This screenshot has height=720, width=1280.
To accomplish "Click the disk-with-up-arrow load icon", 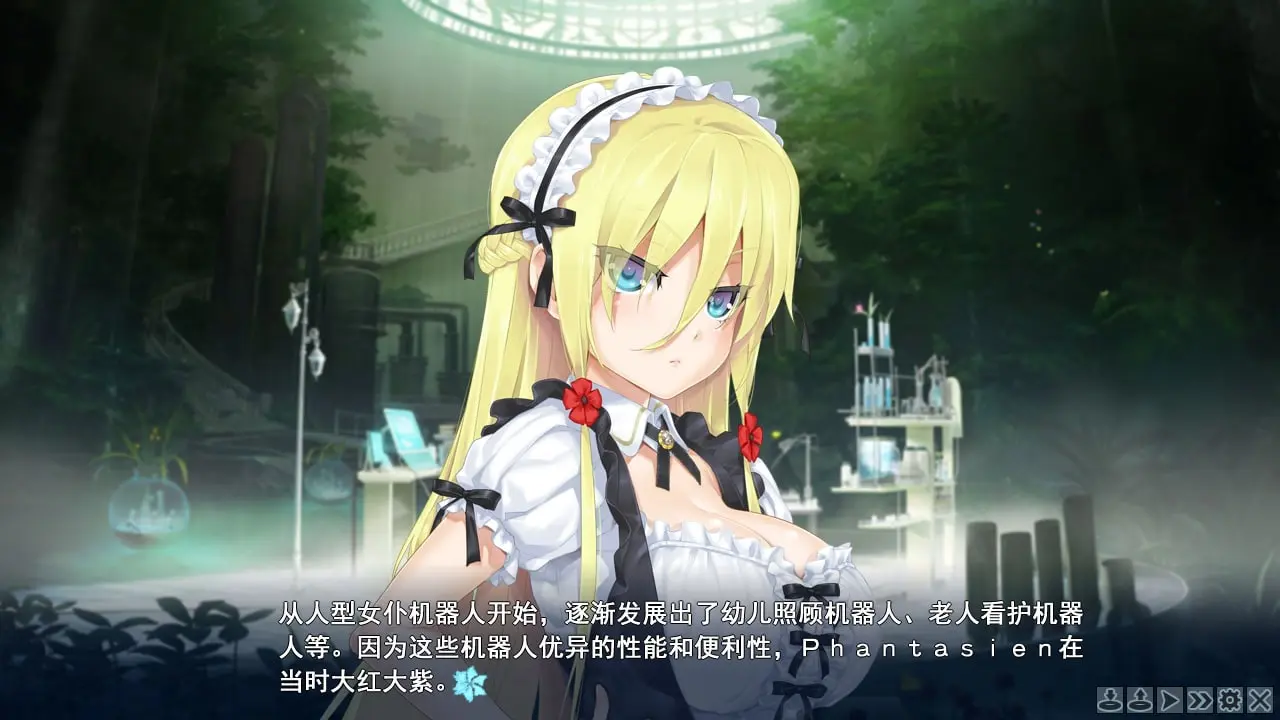I will pyautogui.click(x=1140, y=700).
